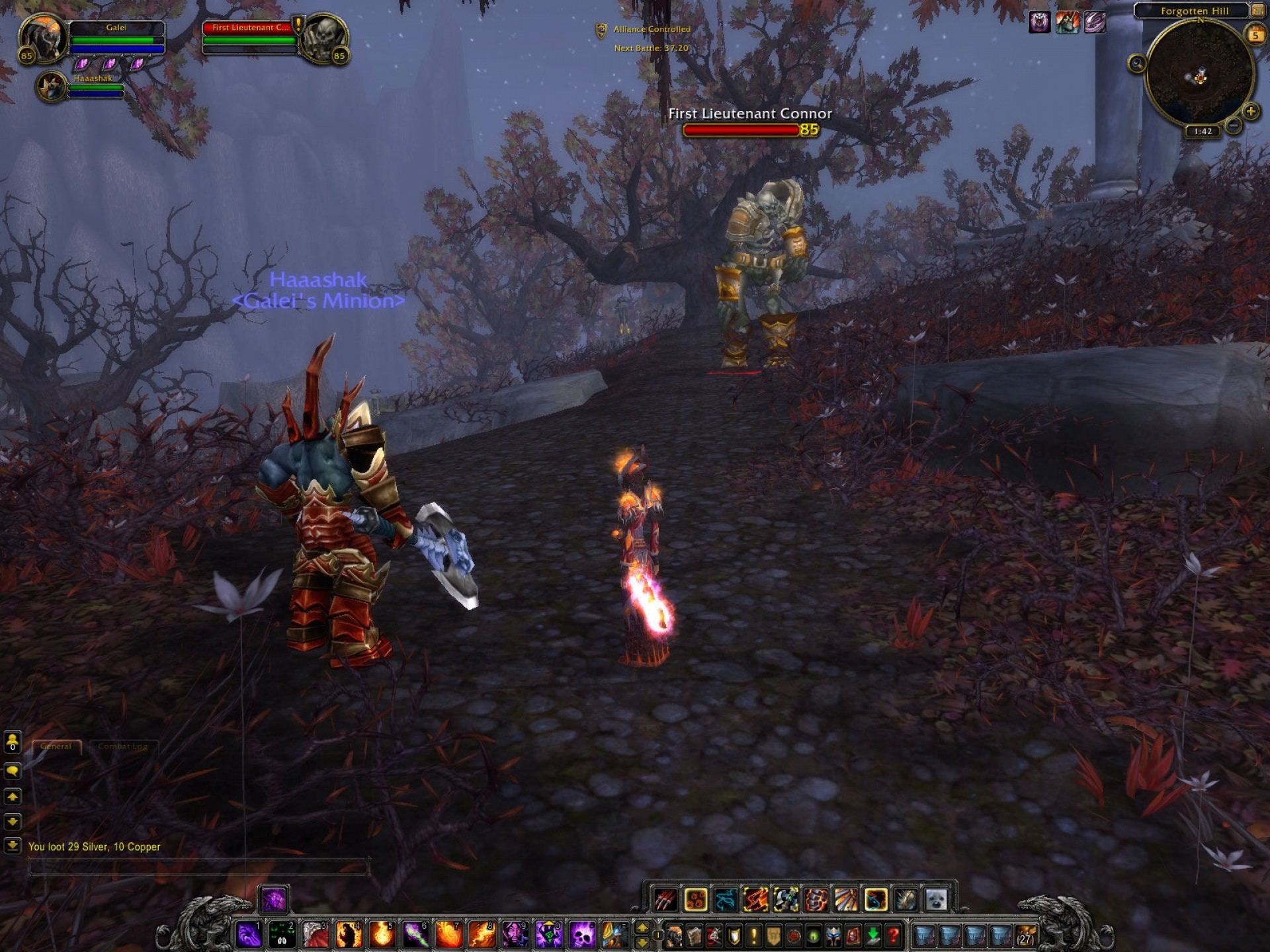Open the minimap tracking magnifier button
Image resolution: width=1270 pixels, height=952 pixels.
click(x=1137, y=63)
